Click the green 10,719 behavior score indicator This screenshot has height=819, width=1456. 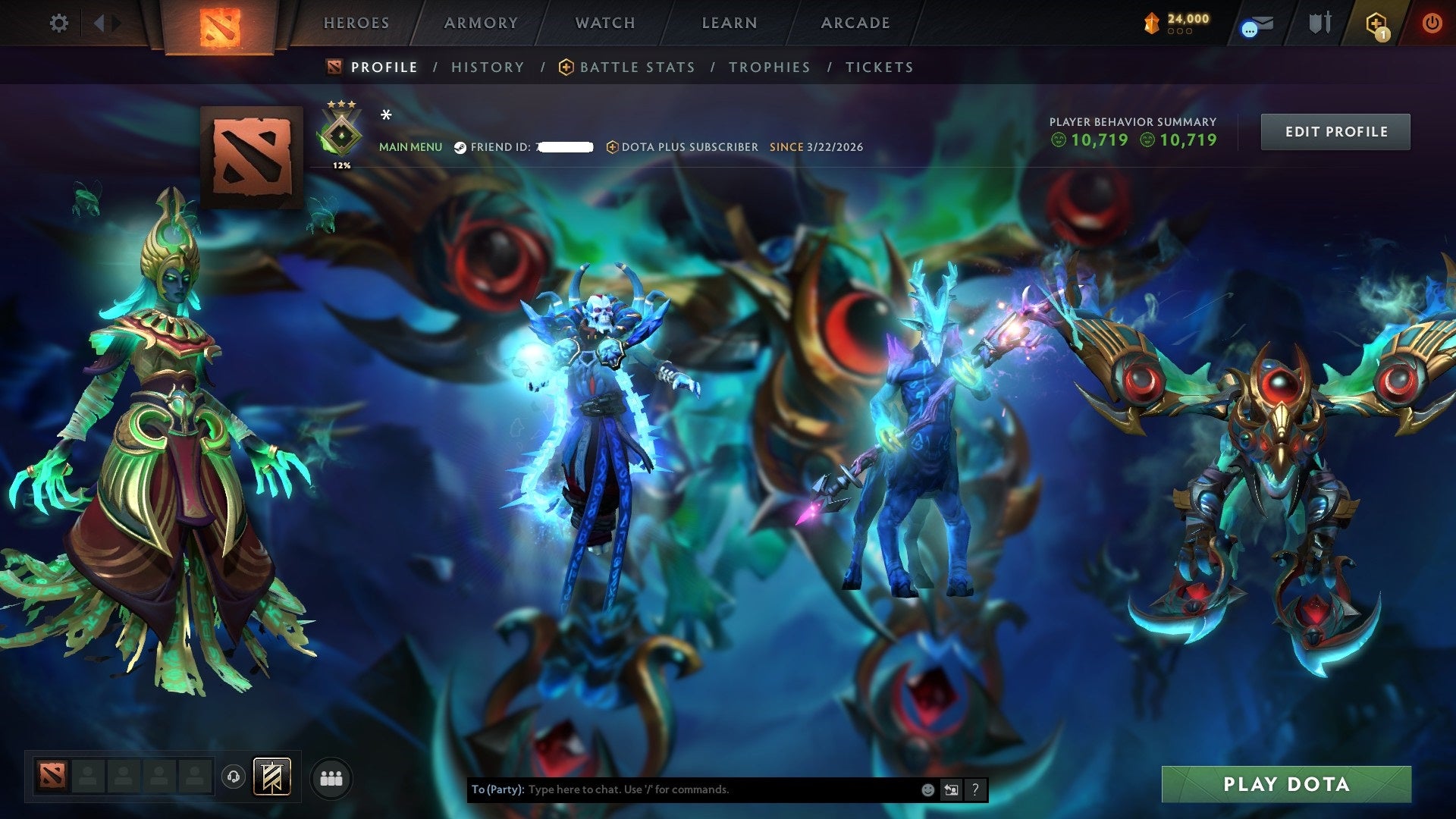[x=1095, y=140]
